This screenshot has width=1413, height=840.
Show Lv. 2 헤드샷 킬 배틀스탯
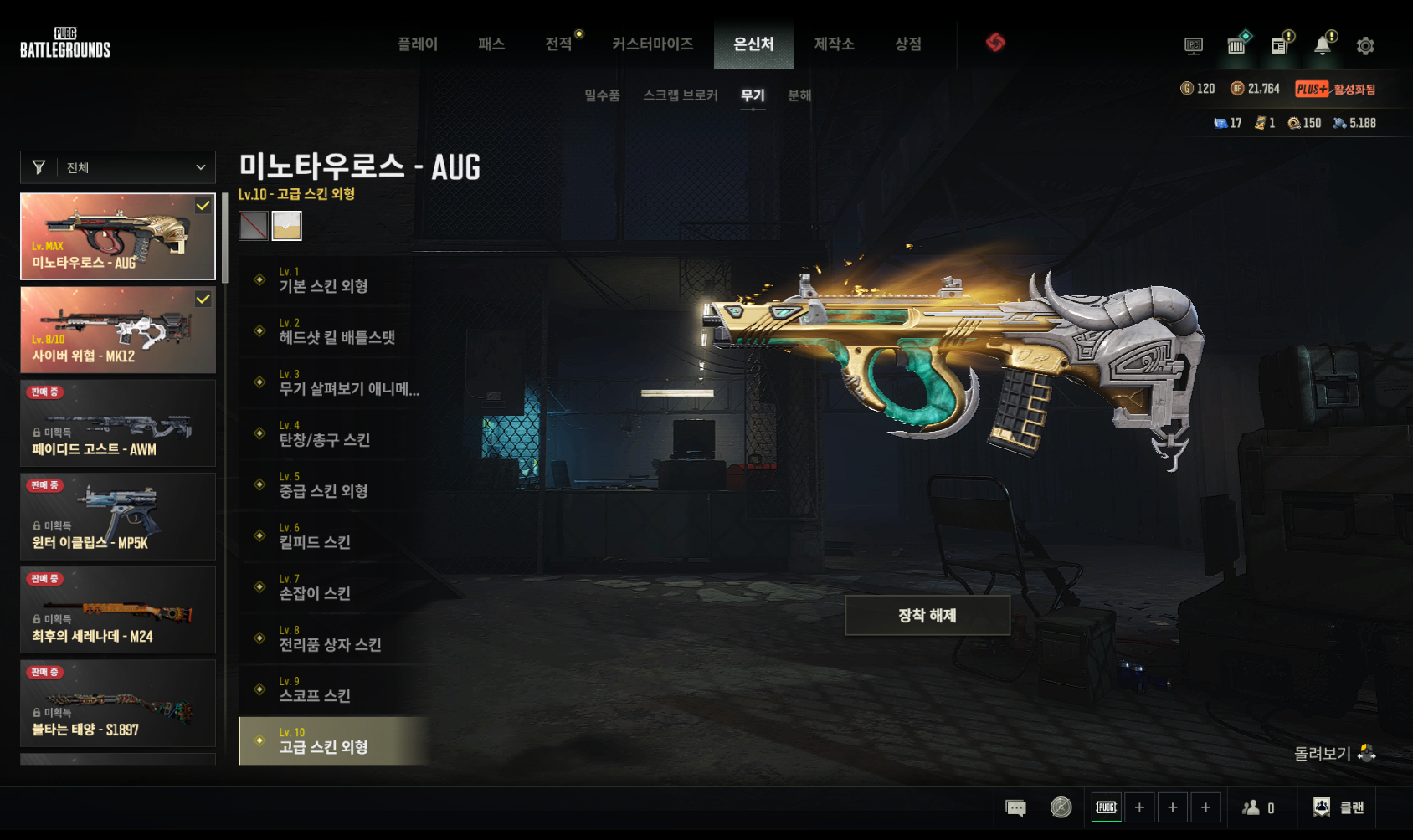tap(335, 331)
